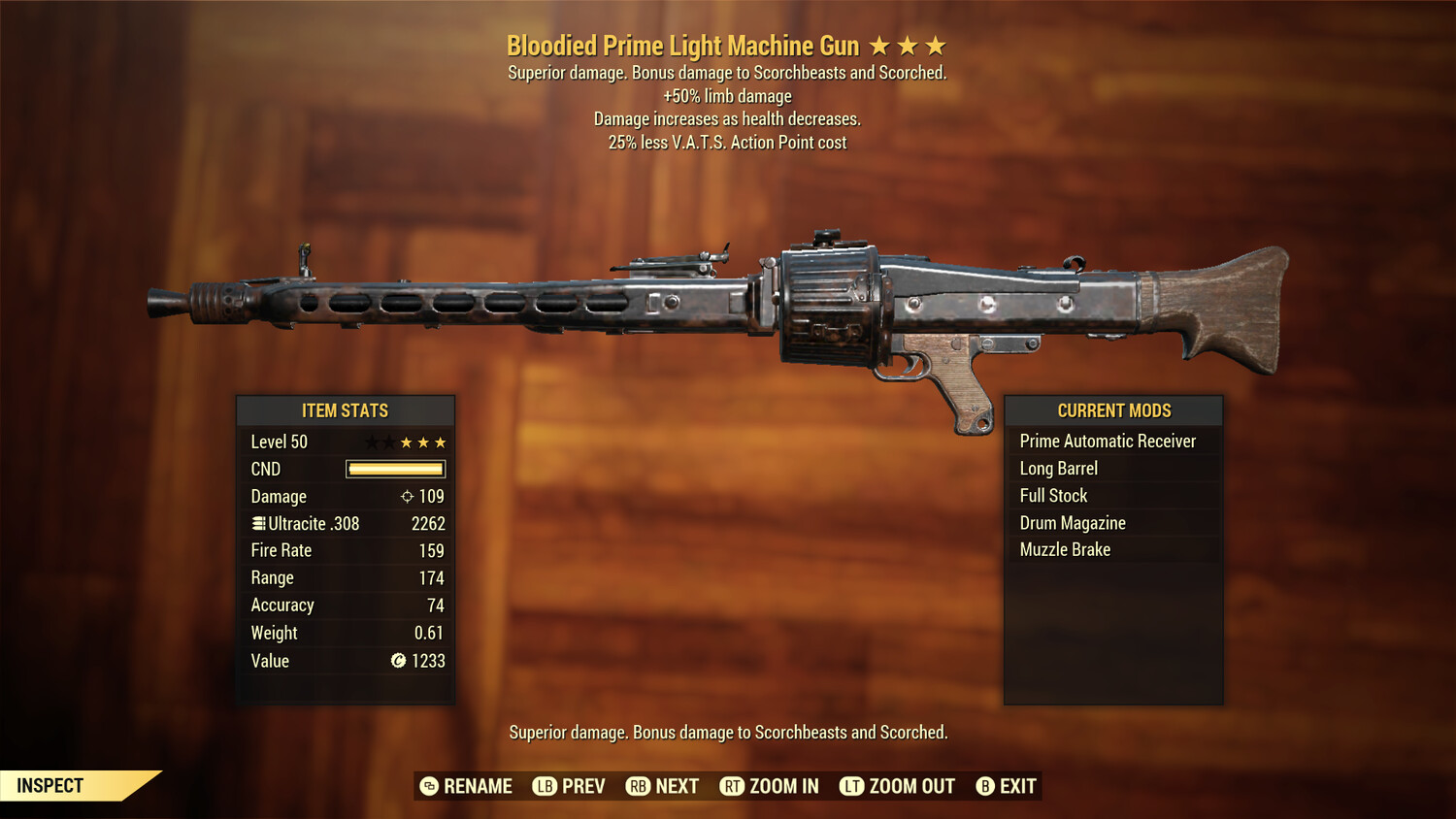Expand the Current Mods panel header
The height and width of the screenshot is (819, 1456).
[1113, 410]
